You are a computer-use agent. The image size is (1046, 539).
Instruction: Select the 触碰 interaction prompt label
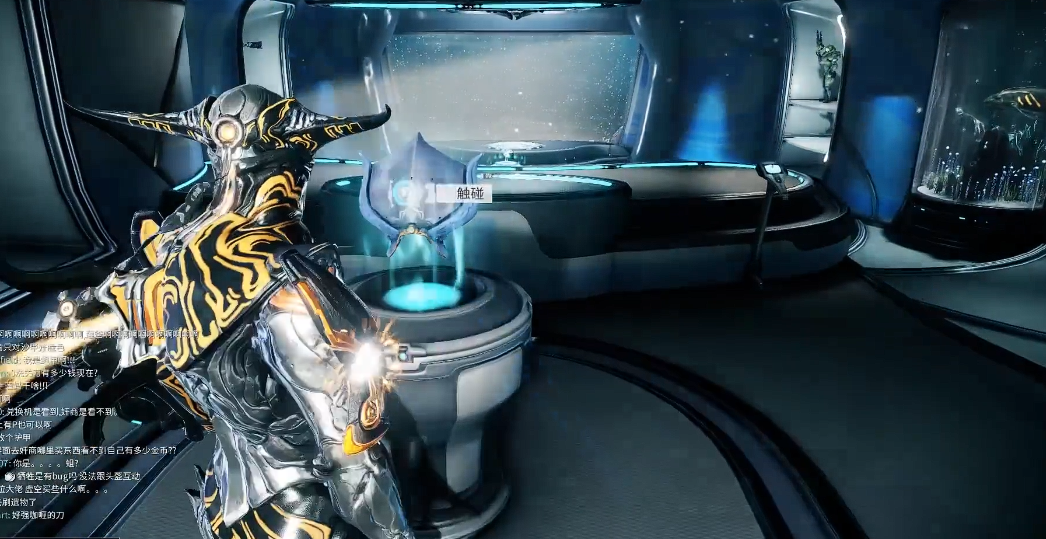469,193
